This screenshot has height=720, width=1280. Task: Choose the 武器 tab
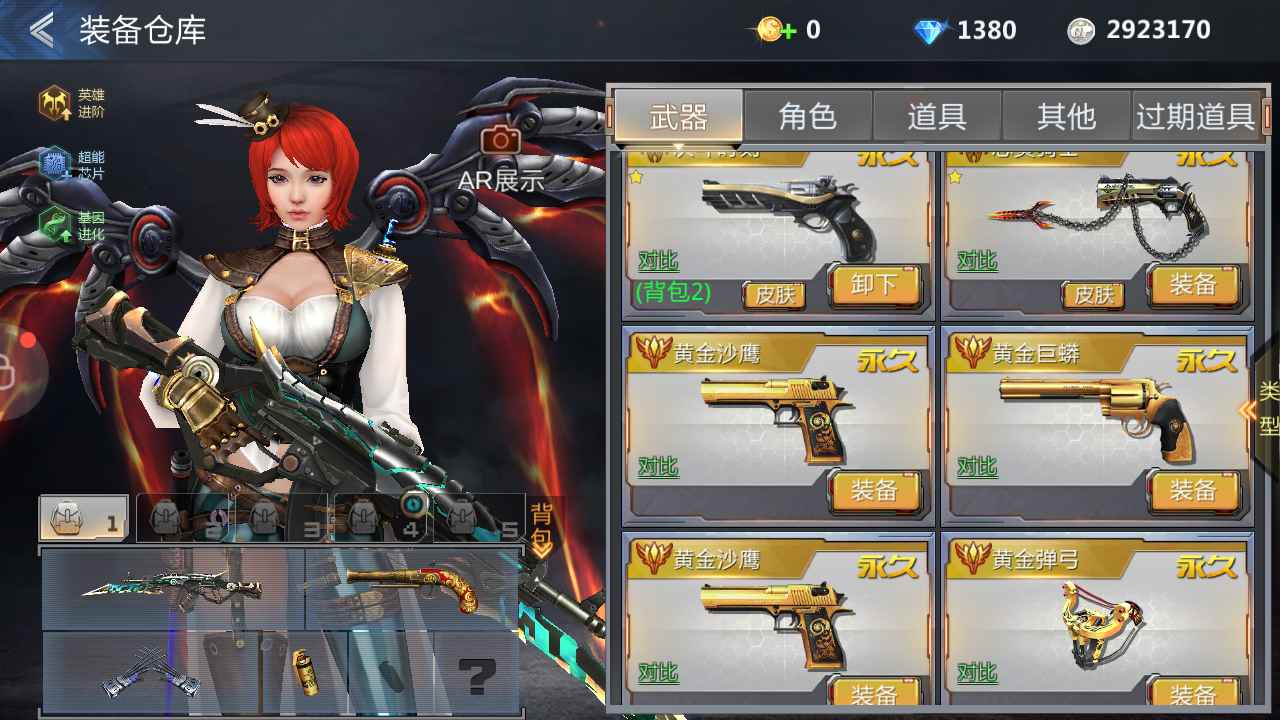pos(678,116)
